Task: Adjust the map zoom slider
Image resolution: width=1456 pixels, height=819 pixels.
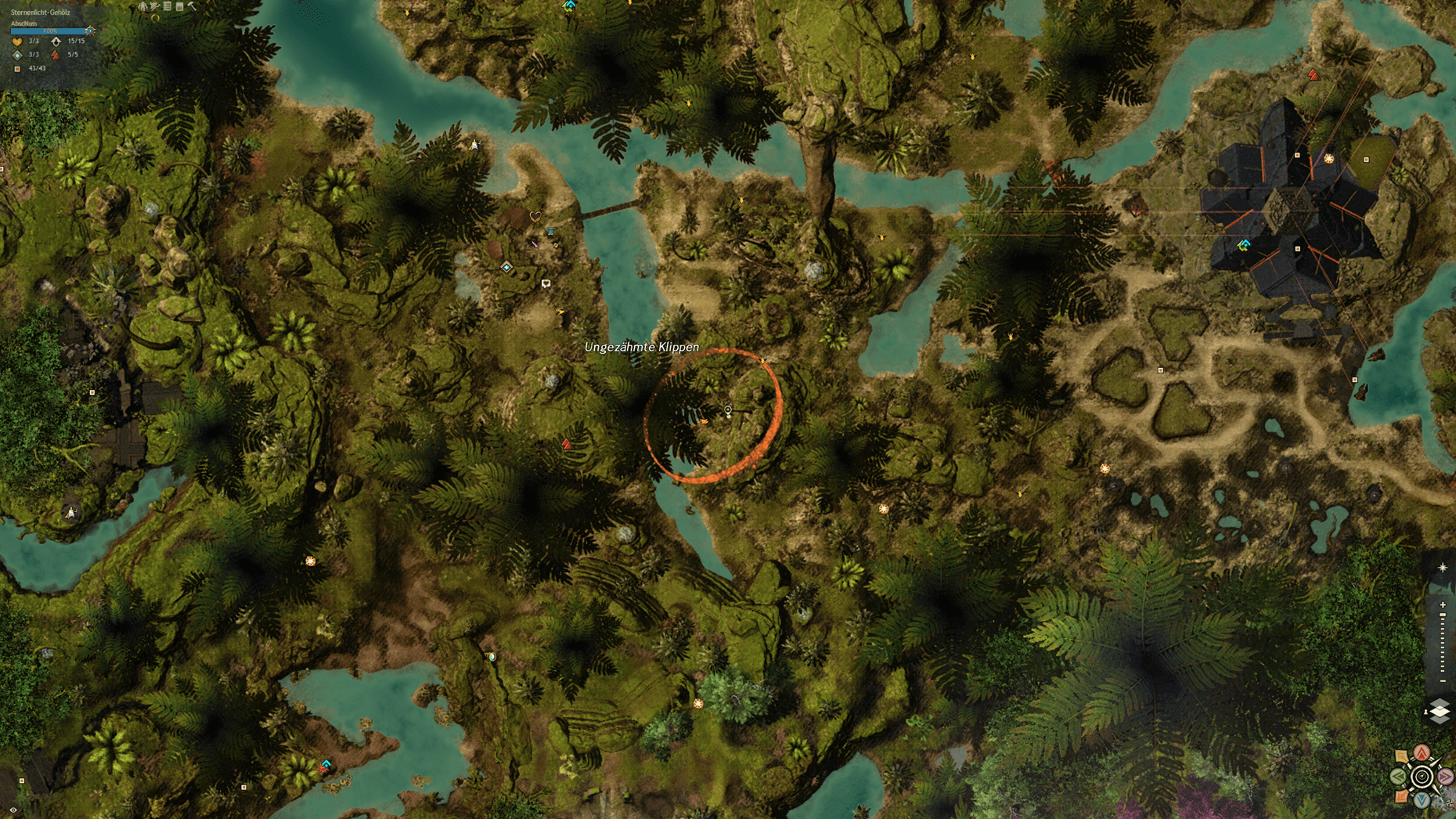Action: [1443, 642]
